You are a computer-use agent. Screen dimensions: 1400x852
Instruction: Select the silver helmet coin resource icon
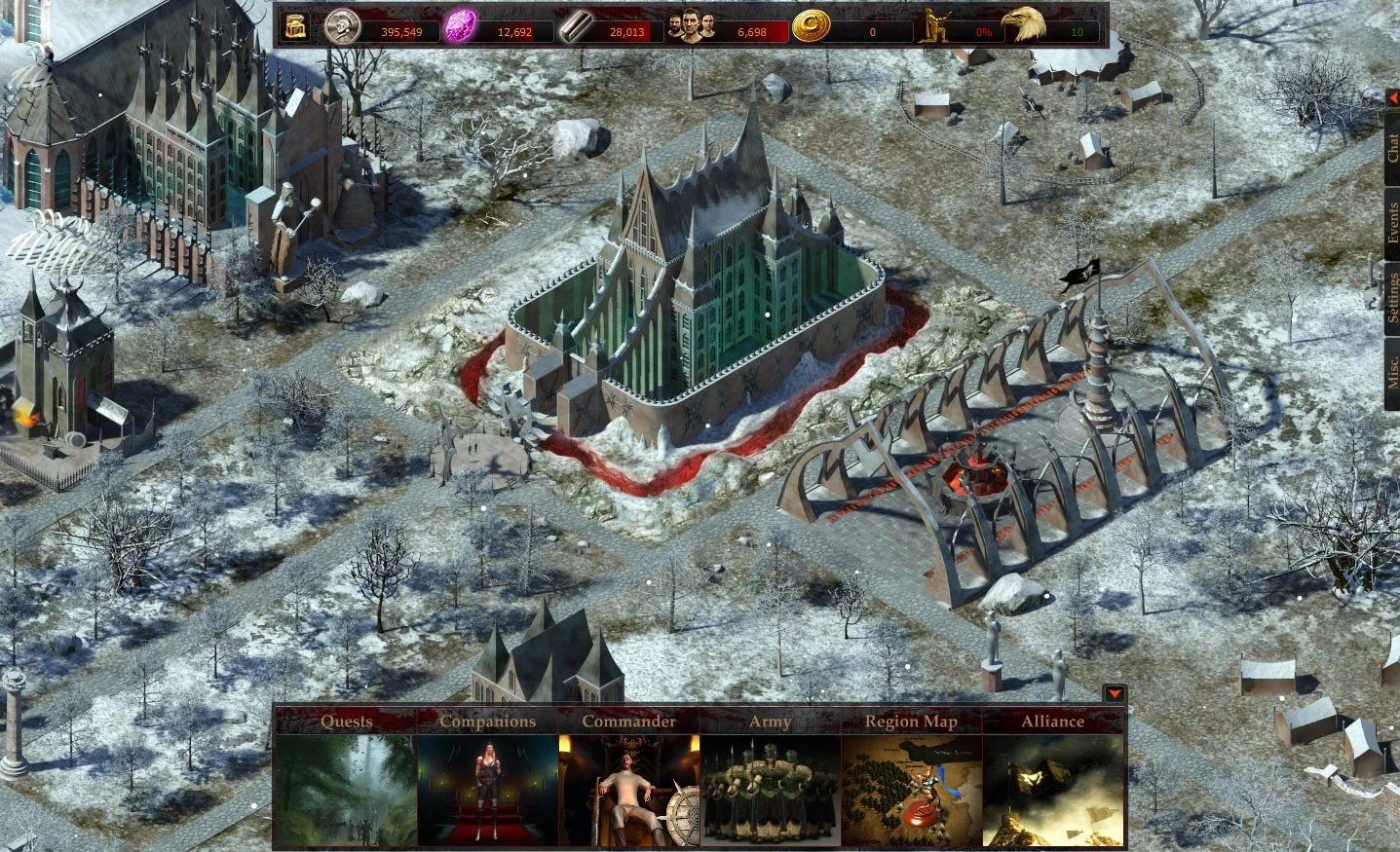coord(341,28)
